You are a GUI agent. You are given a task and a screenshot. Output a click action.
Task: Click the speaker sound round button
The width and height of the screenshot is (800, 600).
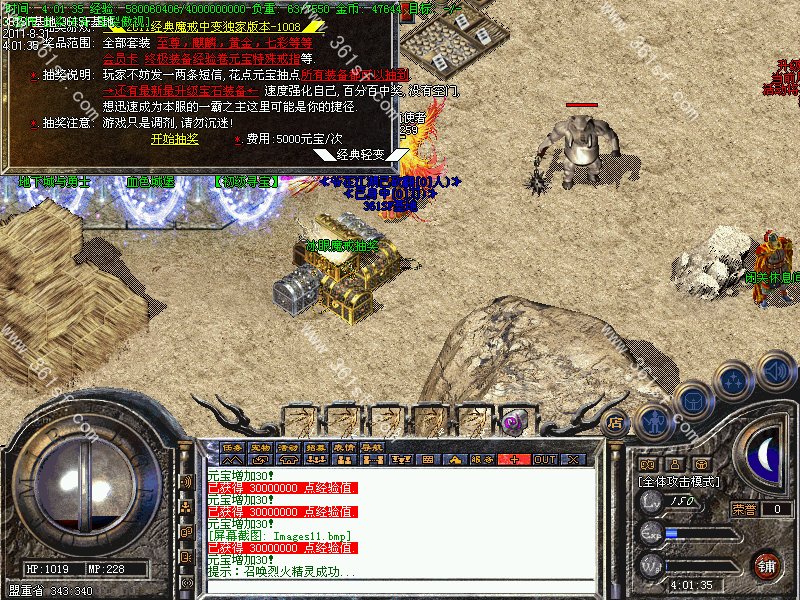point(776,371)
